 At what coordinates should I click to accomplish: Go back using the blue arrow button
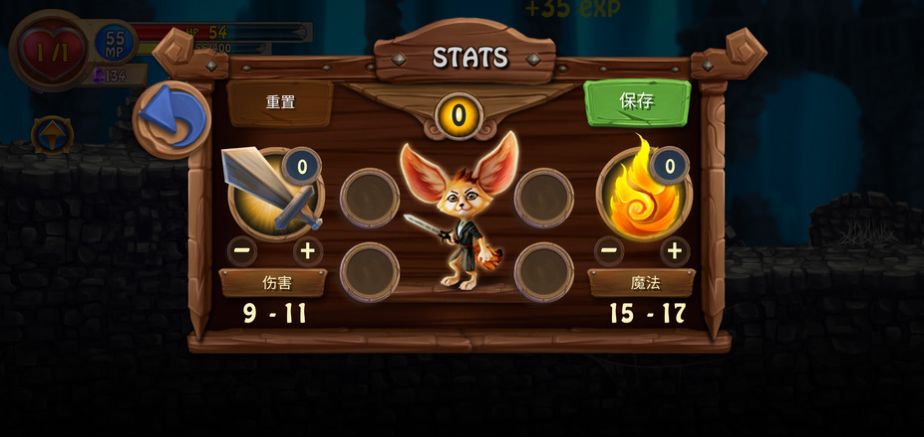pyautogui.click(x=171, y=120)
